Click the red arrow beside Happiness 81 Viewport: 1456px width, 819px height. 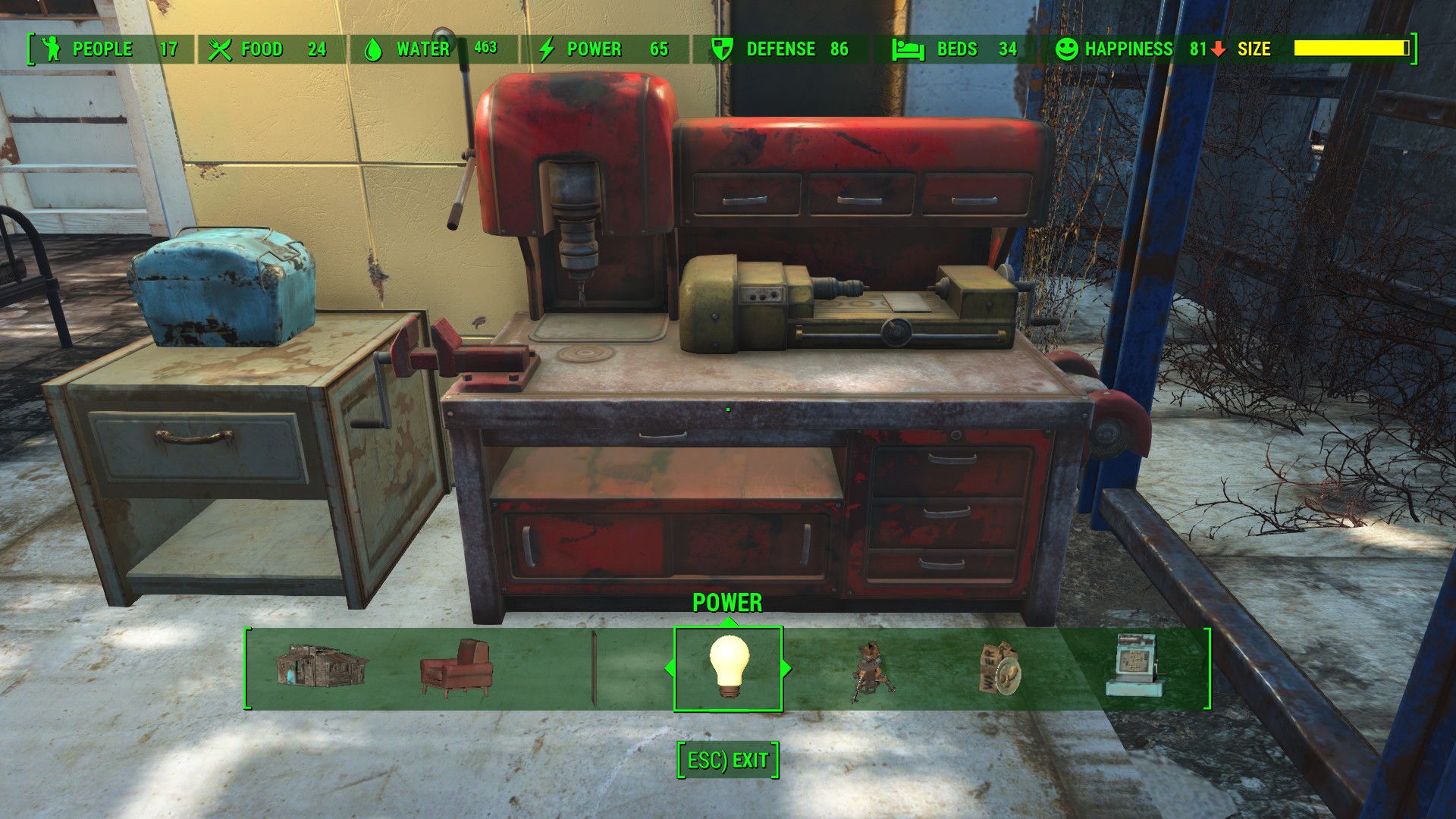pyautogui.click(x=1218, y=50)
